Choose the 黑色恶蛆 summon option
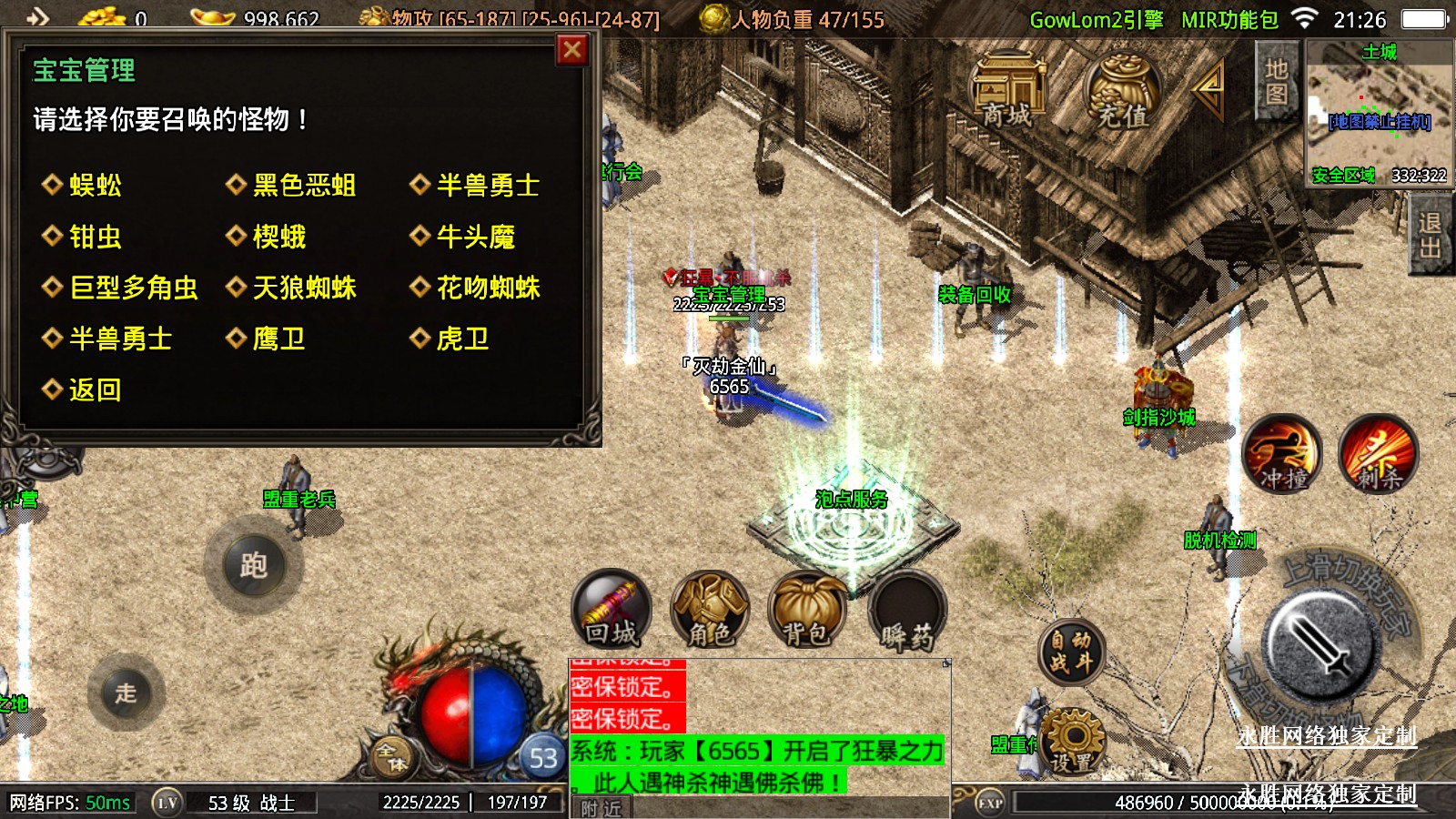This screenshot has height=819, width=1456. point(303,186)
